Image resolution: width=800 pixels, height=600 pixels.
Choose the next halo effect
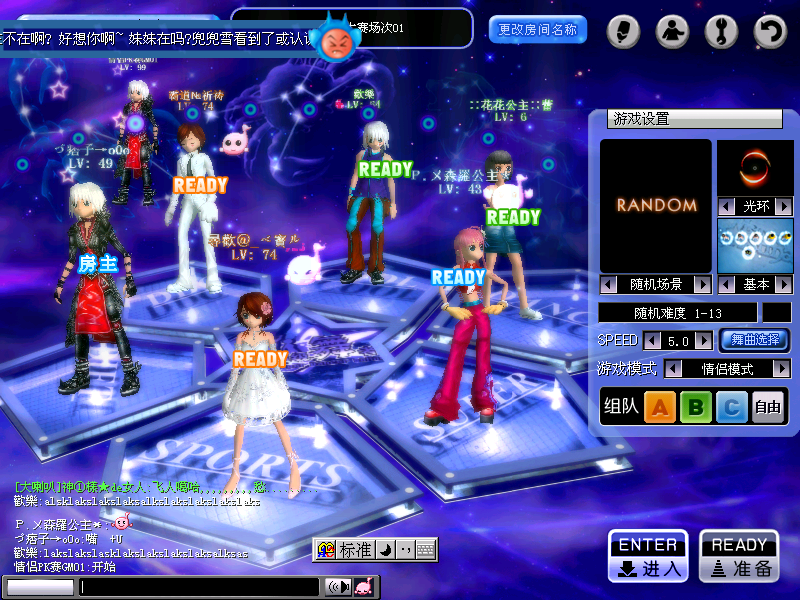(x=784, y=206)
